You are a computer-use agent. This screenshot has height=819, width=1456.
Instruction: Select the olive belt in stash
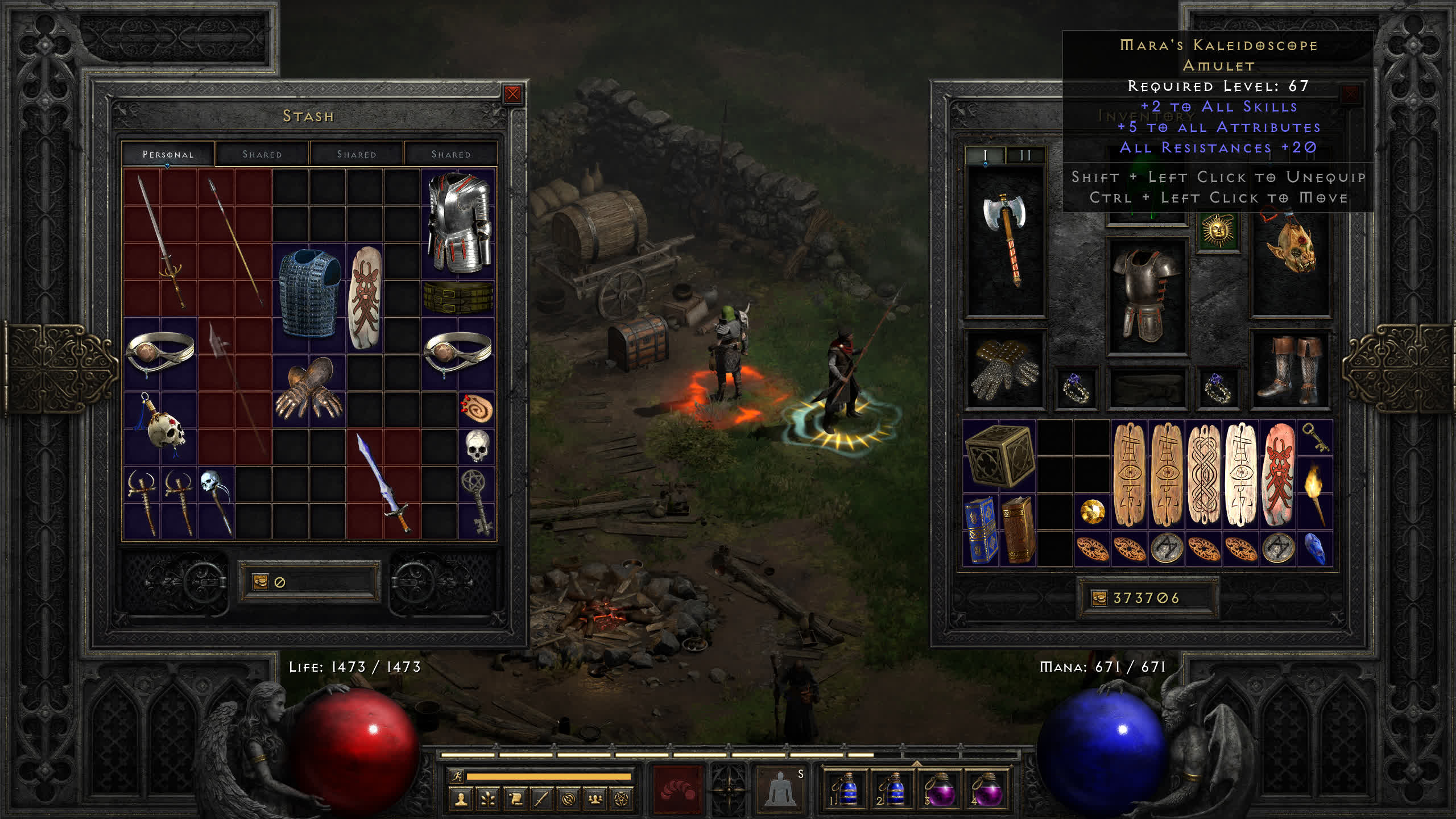(x=458, y=297)
